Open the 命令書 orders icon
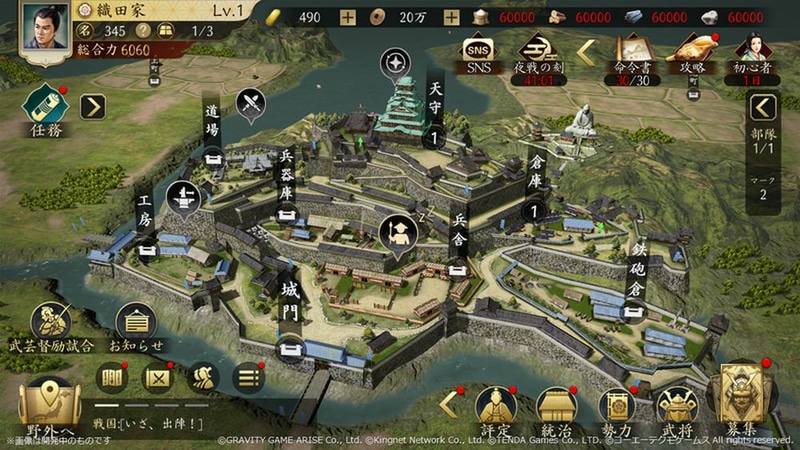 [x=632, y=54]
